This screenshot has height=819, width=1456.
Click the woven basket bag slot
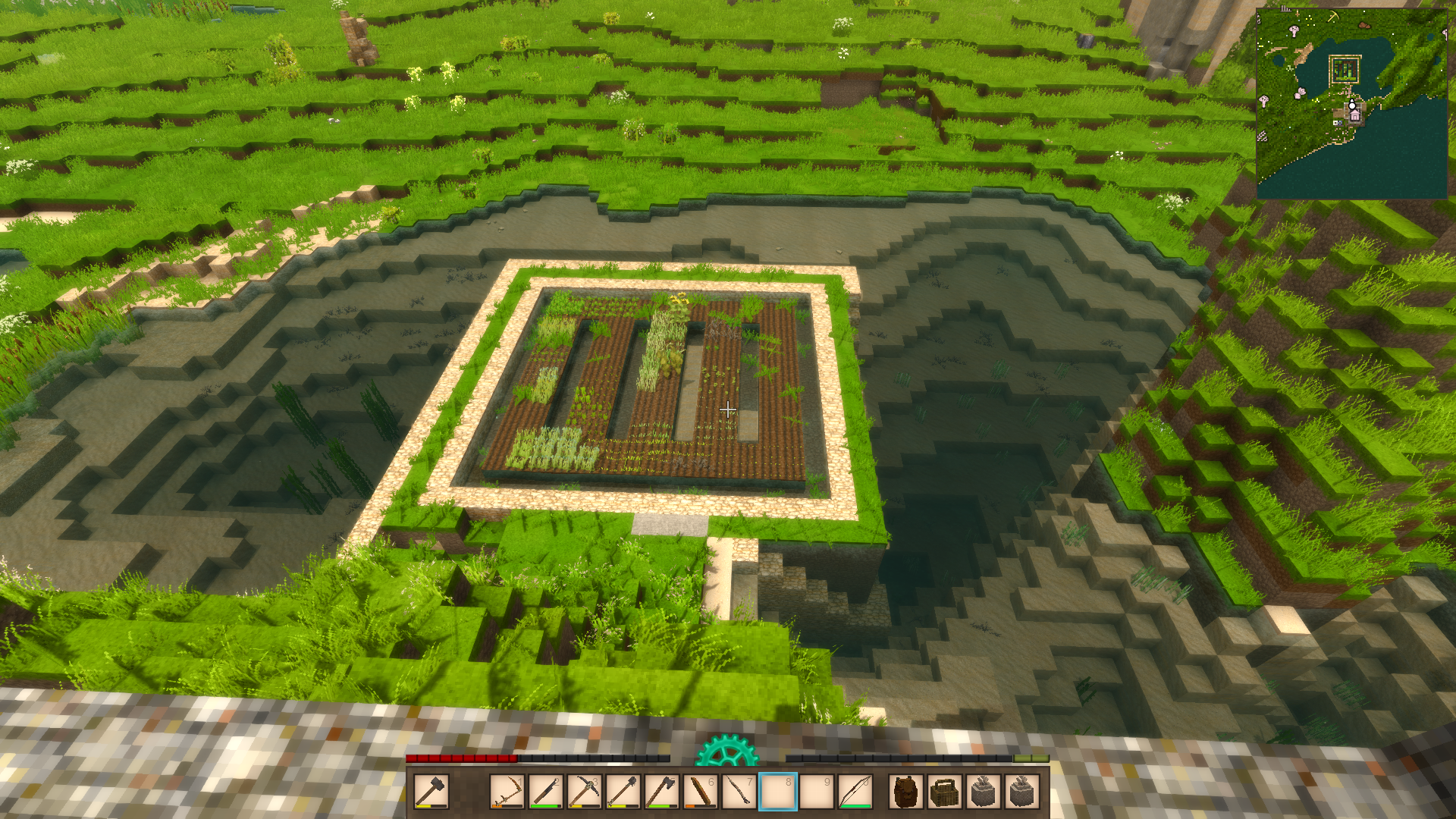pyautogui.click(x=945, y=792)
